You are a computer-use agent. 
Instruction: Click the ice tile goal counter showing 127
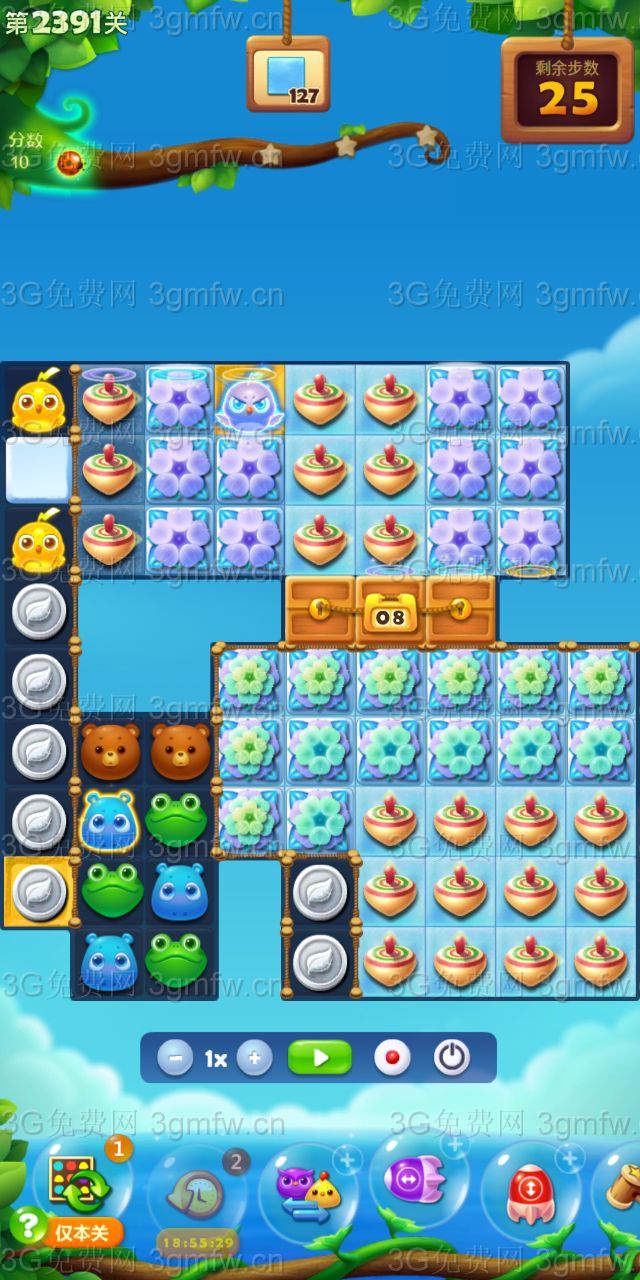(x=288, y=75)
